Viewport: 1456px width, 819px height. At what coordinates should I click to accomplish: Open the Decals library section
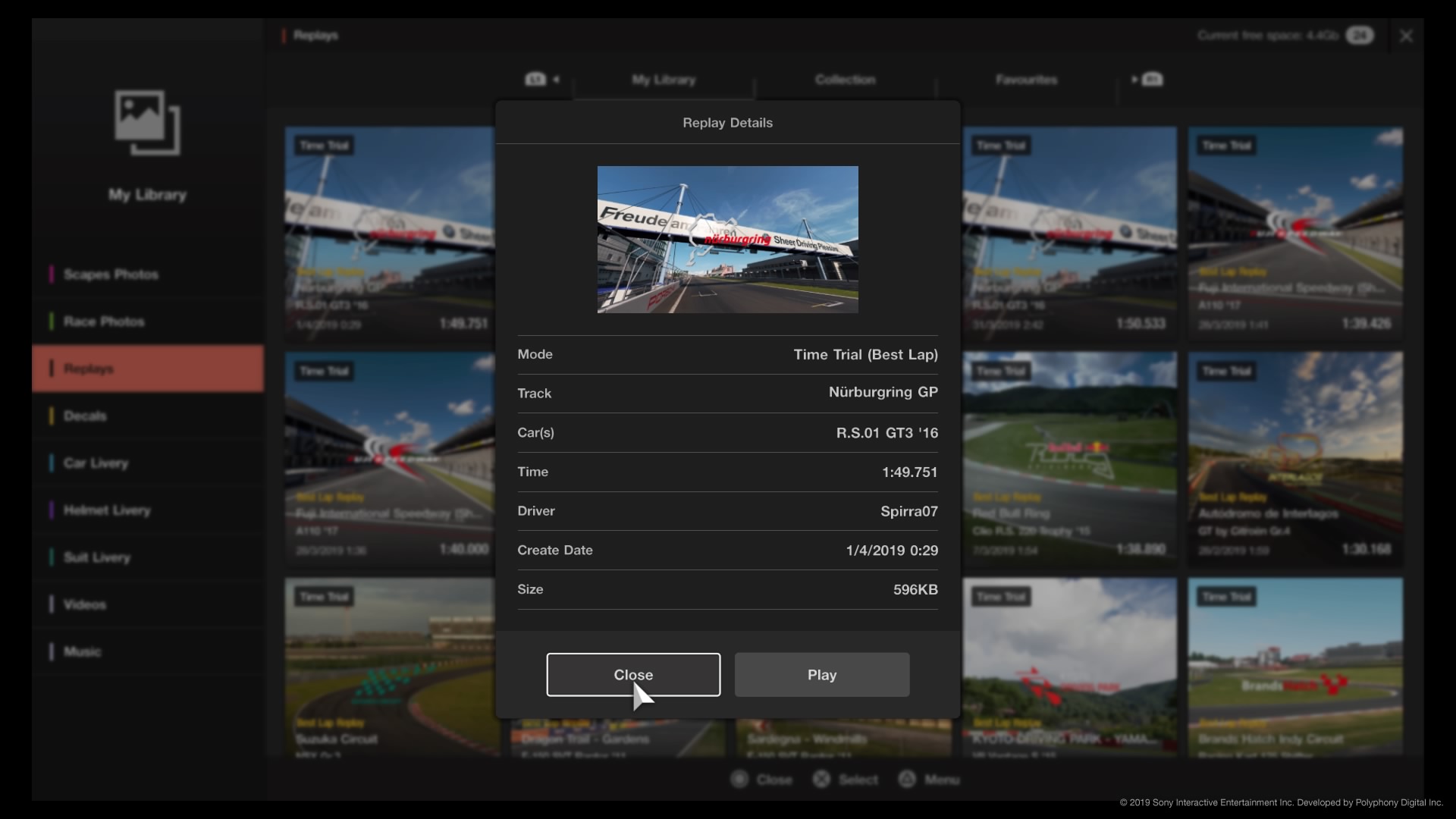pyautogui.click(x=84, y=416)
